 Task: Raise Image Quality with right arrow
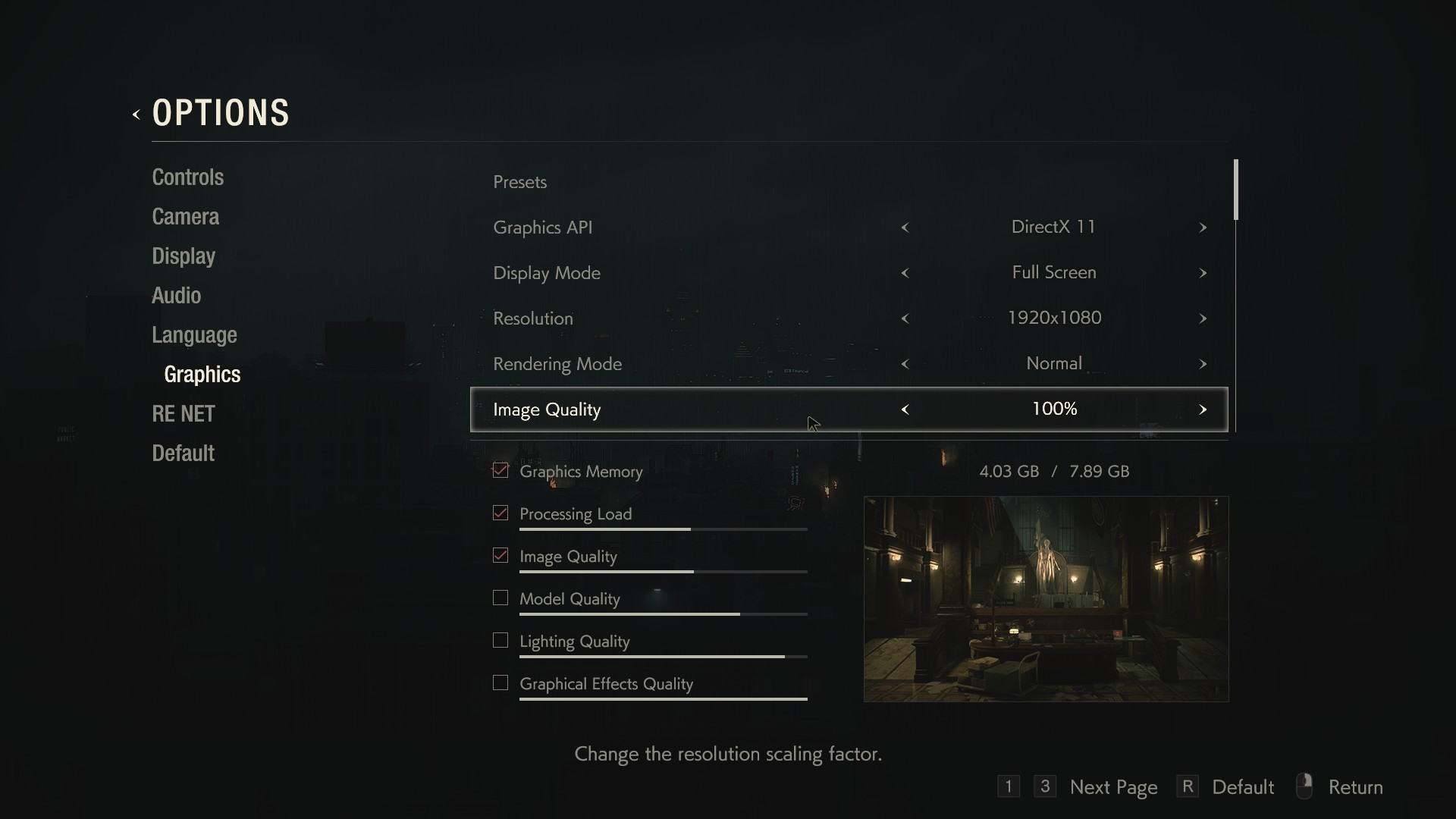pyautogui.click(x=1203, y=409)
